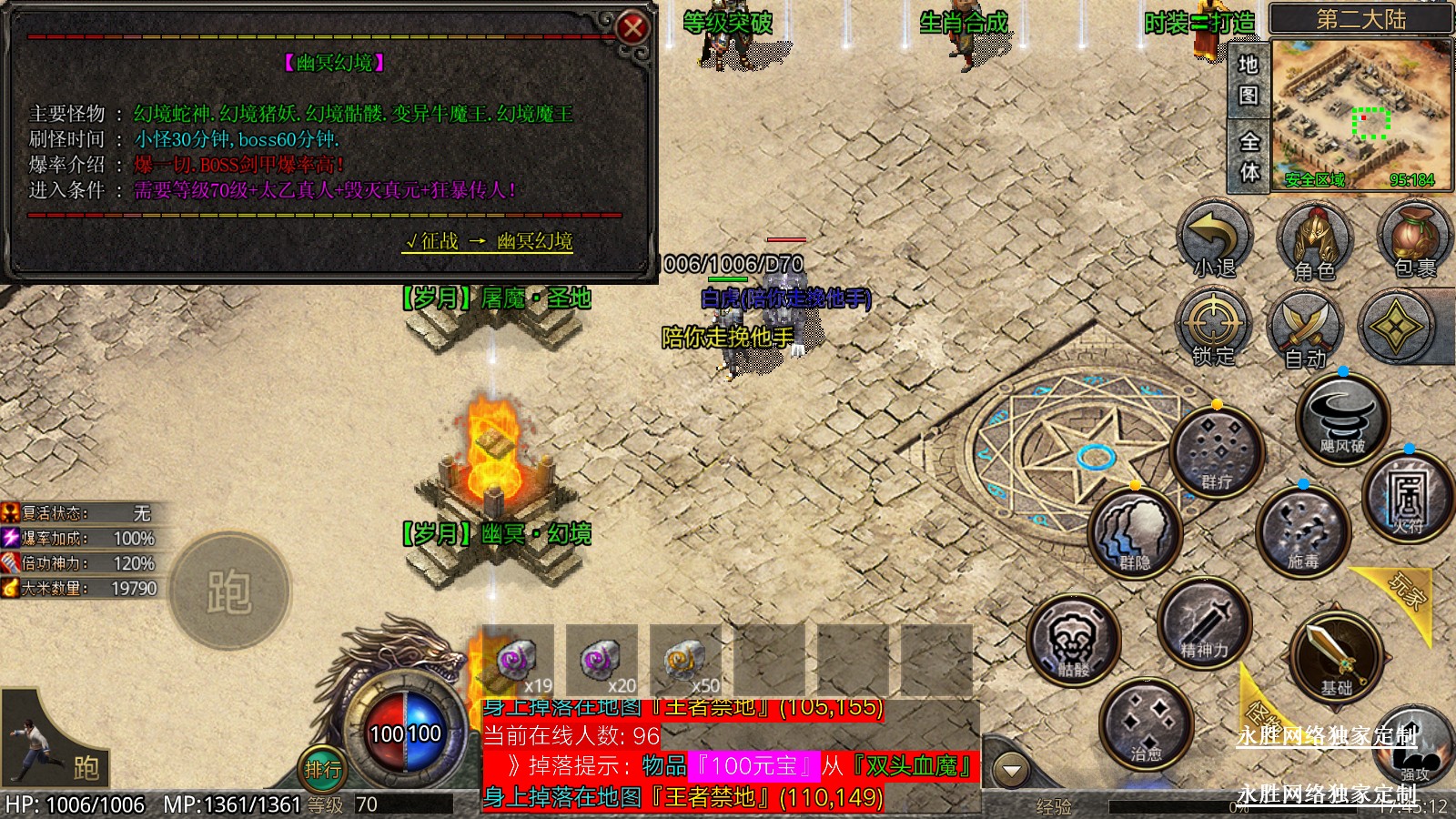Click the 征战 → 幽冥幻境 link
This screenshot has width=1456, height=819.
pyautogui.click(x=489, y=241)
